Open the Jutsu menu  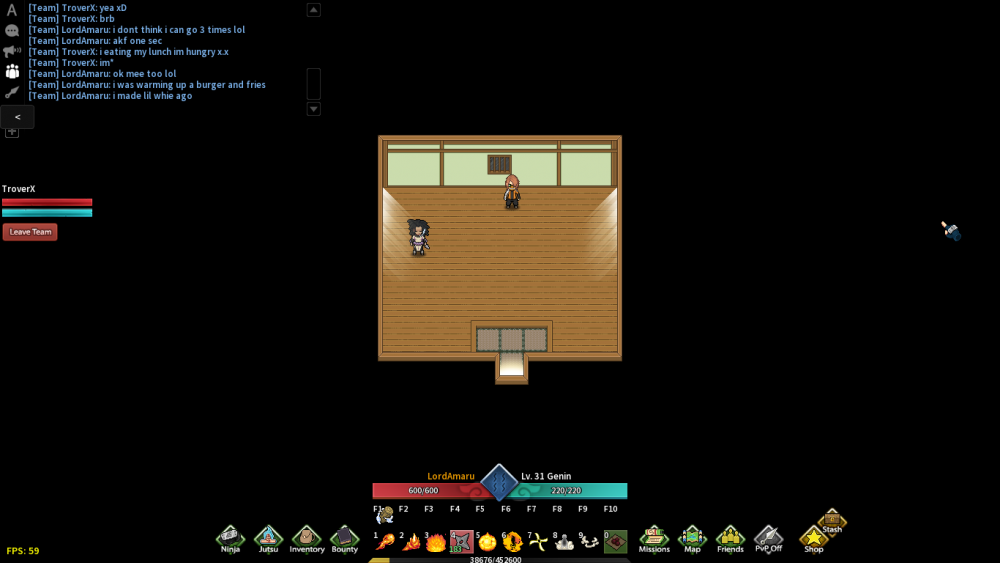click(x=268, y=538)
